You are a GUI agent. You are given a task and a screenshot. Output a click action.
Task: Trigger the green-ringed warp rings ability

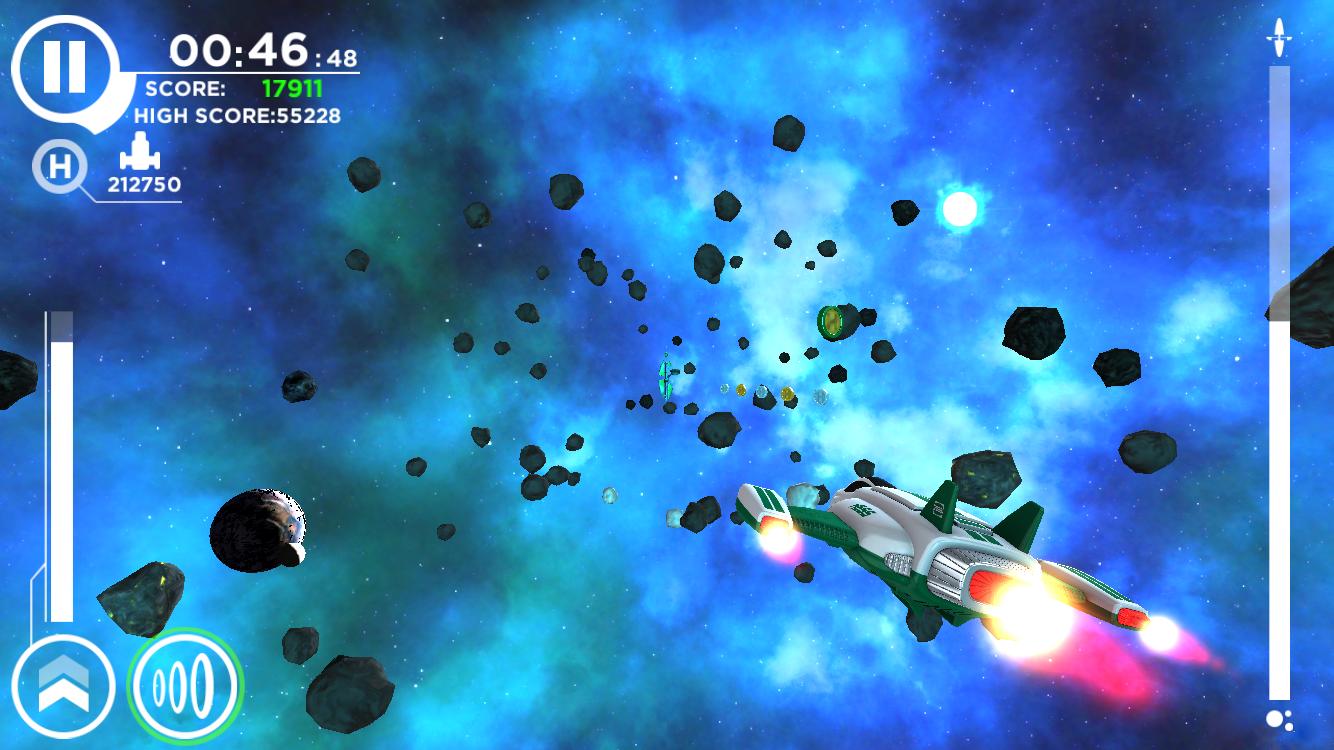[185, 687]
